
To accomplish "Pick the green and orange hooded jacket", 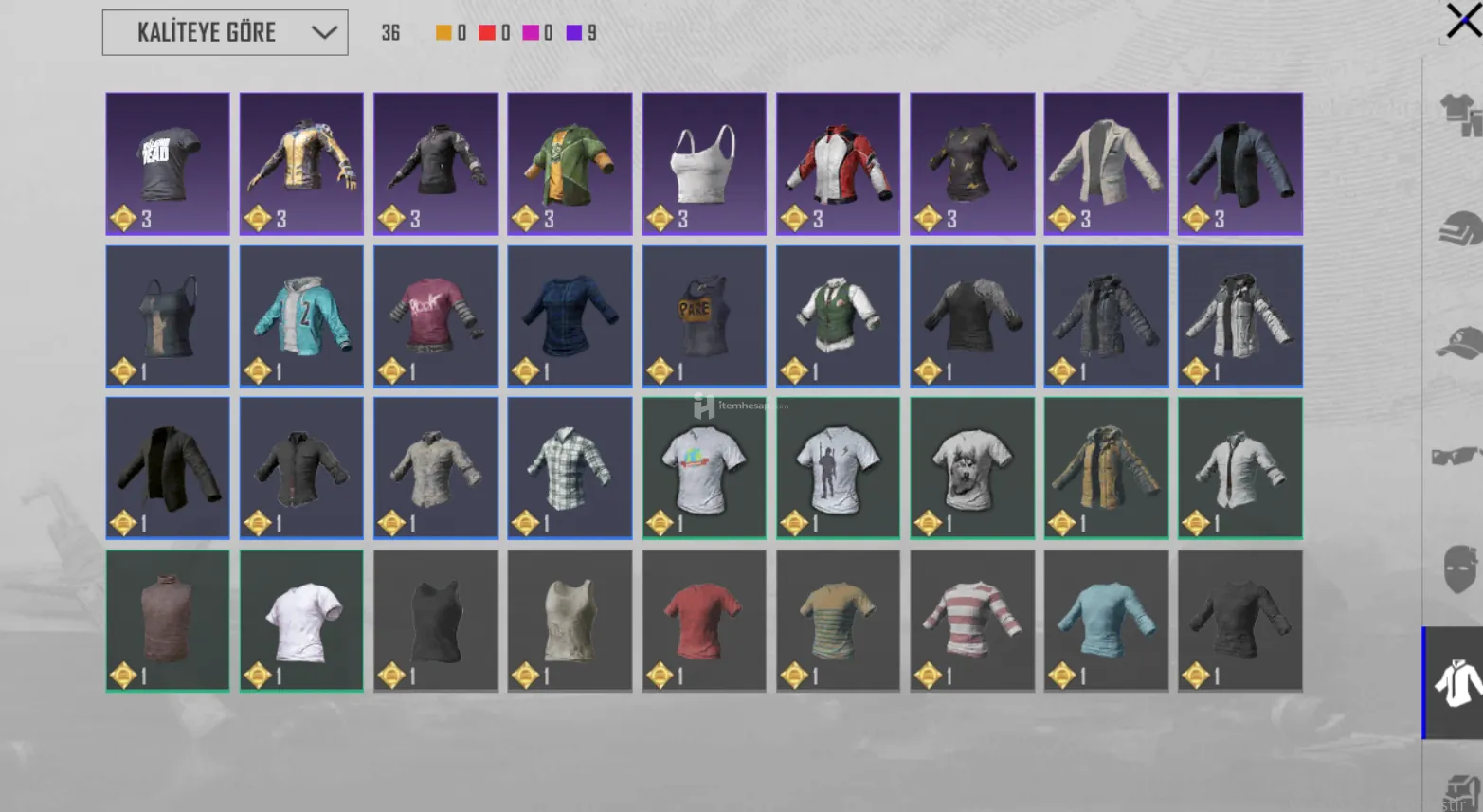I will point(570,163).
